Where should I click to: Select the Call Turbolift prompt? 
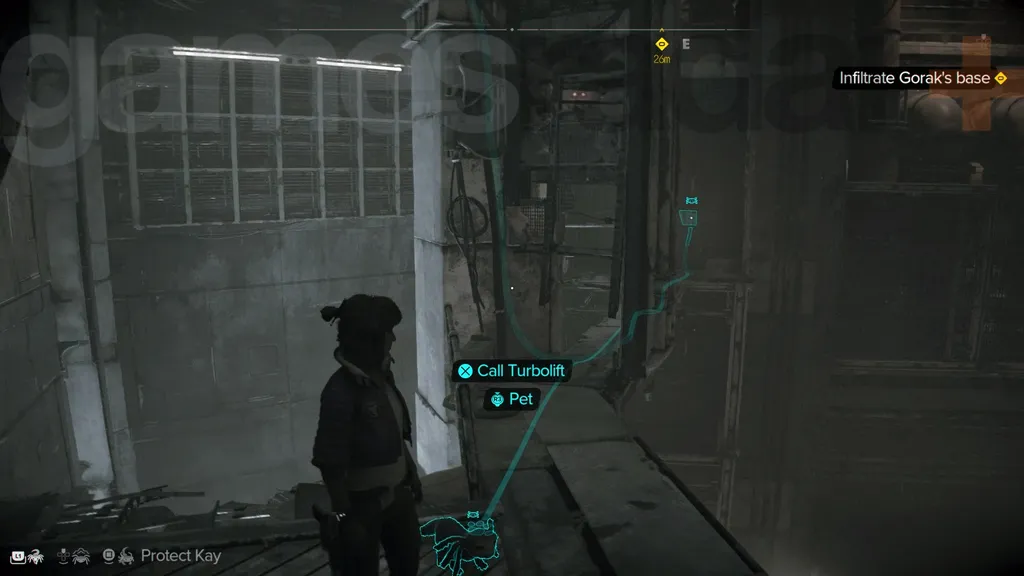[x=511, y=371]
